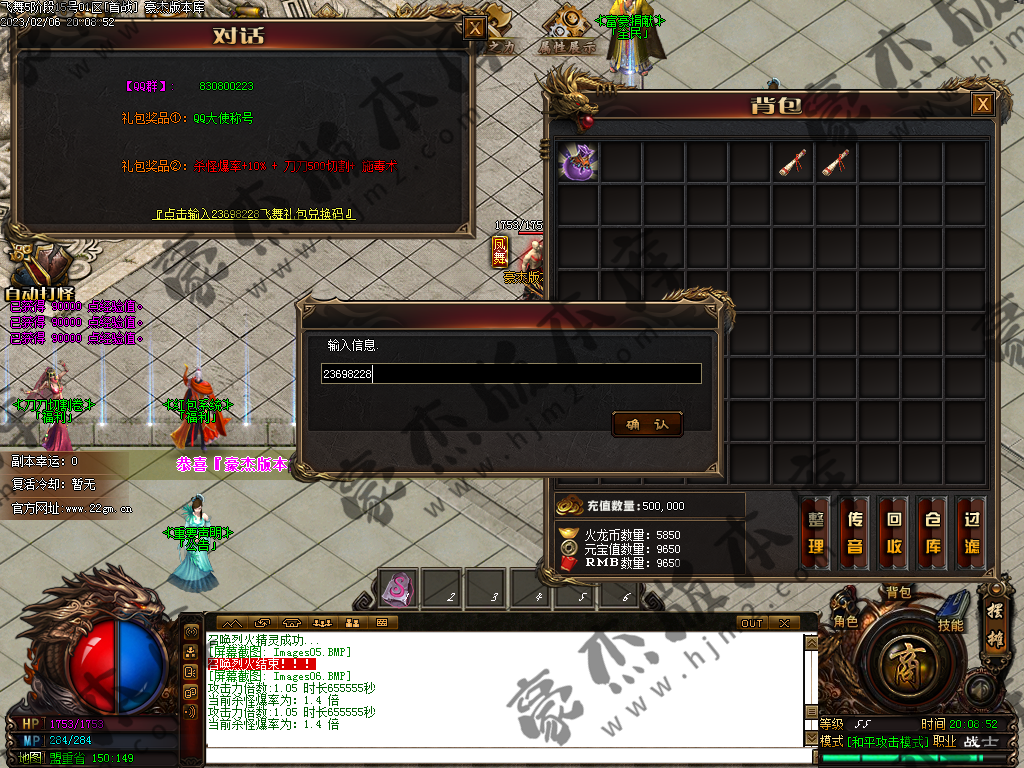Confirm the entered code with 确认
This screenshot has width=1024, height=768.
(647, 425)
